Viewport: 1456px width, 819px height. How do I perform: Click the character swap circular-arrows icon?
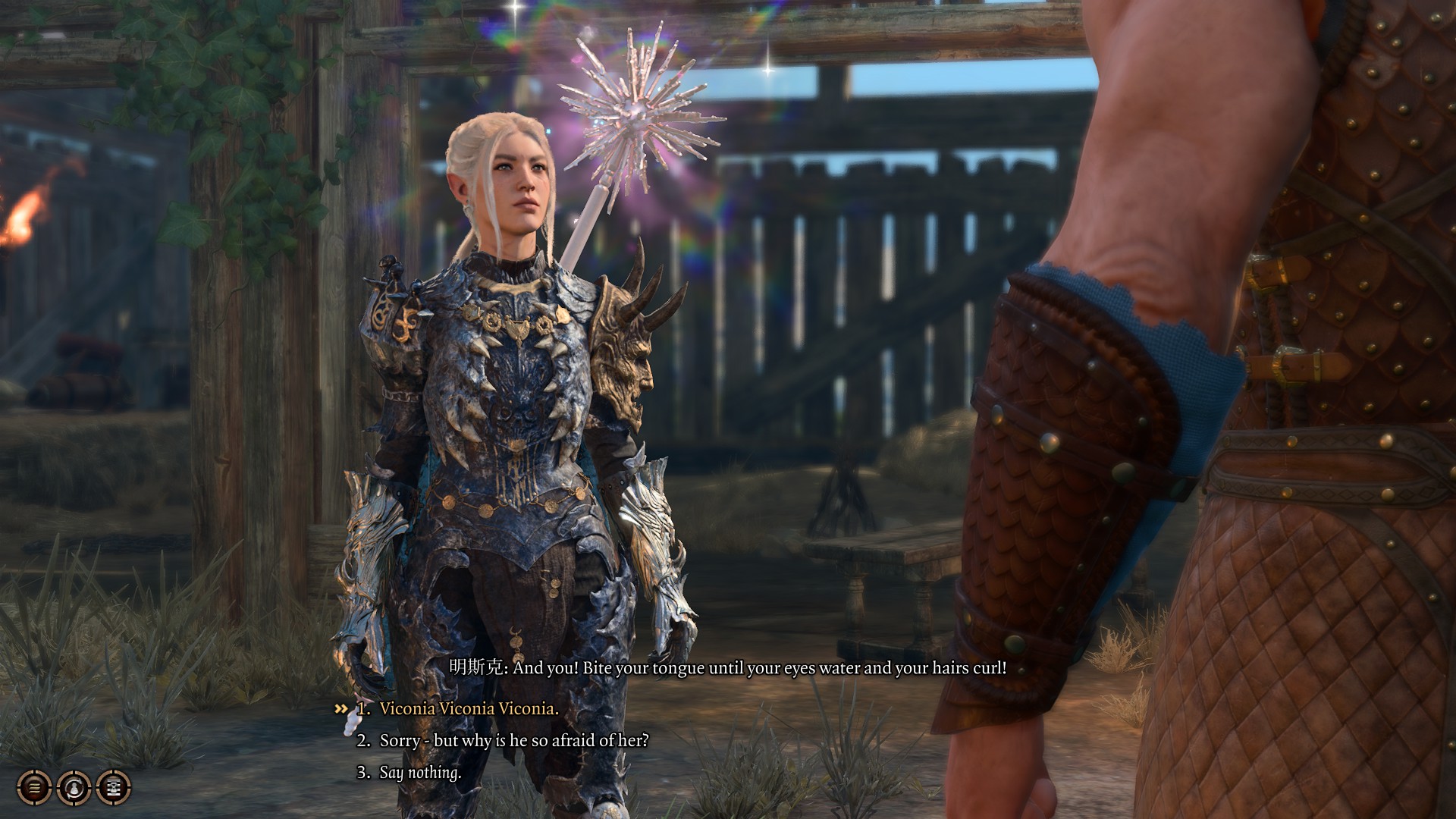(74, 787)
